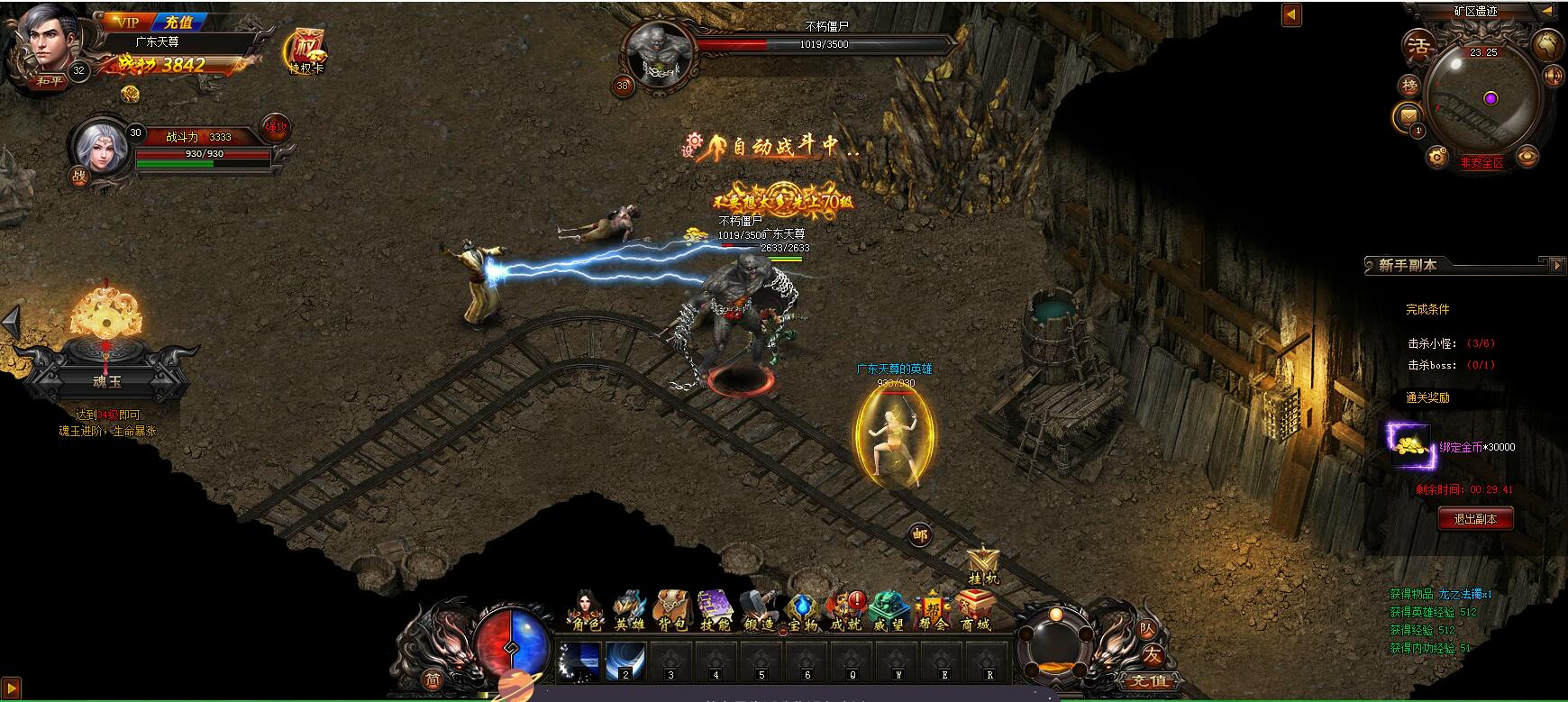Open the 背包 backpack inventory
The width and height of the screenshot is (1568, 702).
click(671, 609)
